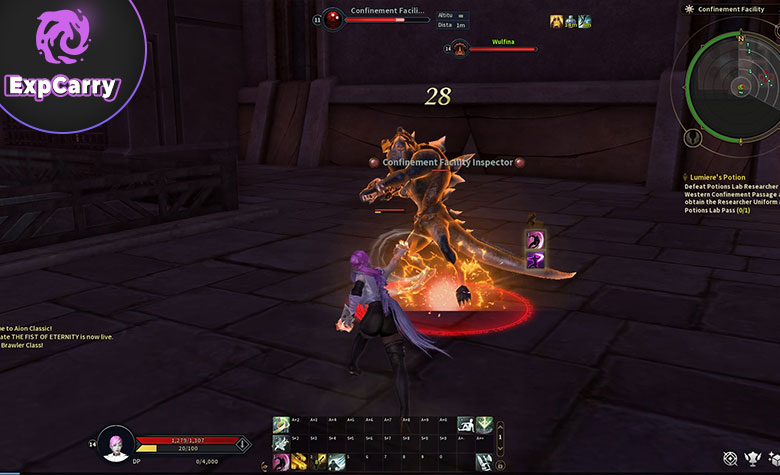Use the green swirl skill in top hotbar row
Screen dimensions: 780x475
click(x=281, y=424)
